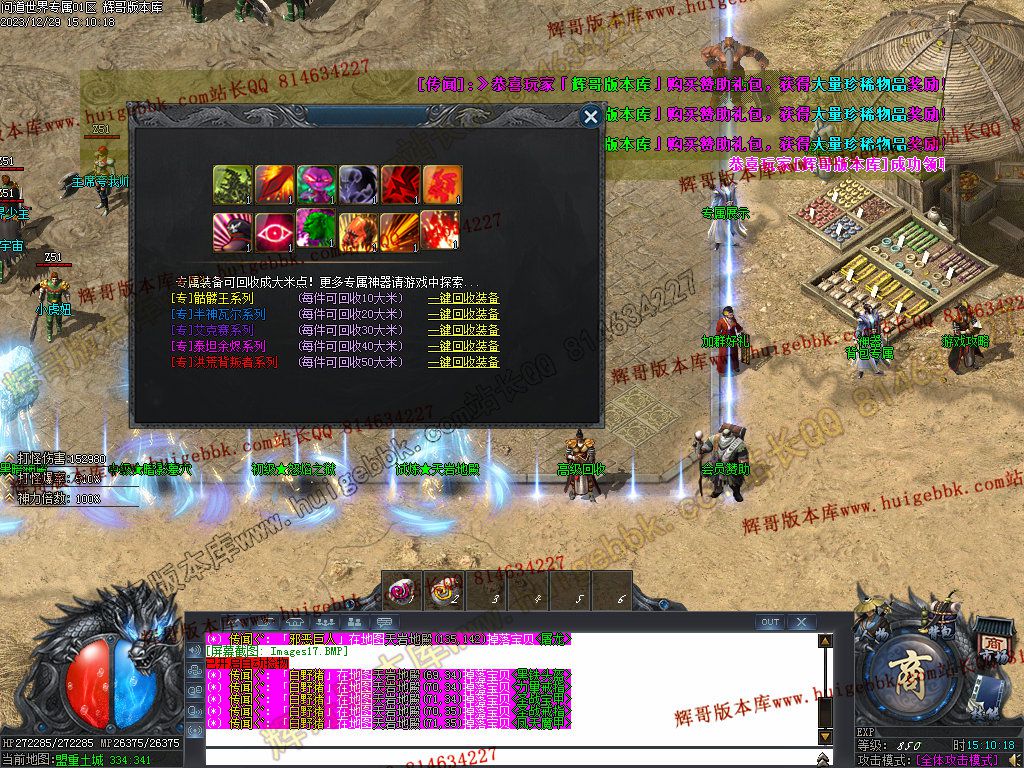Select the green beast icon
Image resolution: width=1024 pixels, height=768 pixels.
pos(316,229)
